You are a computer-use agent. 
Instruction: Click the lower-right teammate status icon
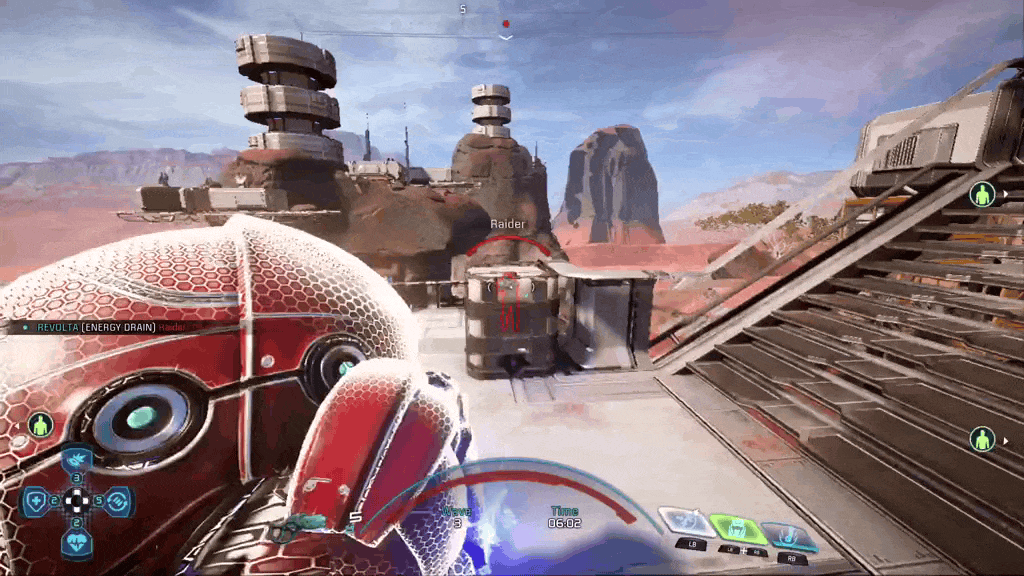(982, 438)
